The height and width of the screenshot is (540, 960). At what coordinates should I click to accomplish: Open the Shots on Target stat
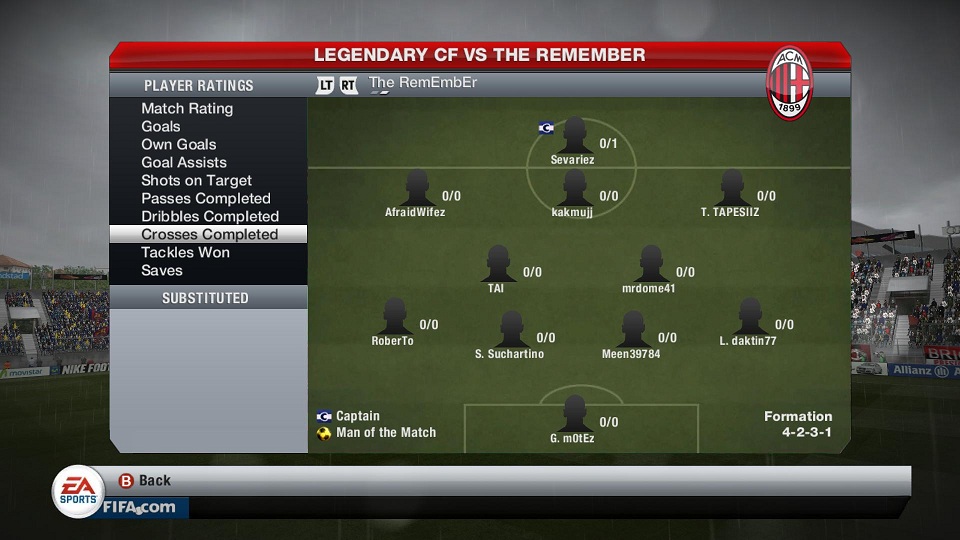click(x=196, y=181)
